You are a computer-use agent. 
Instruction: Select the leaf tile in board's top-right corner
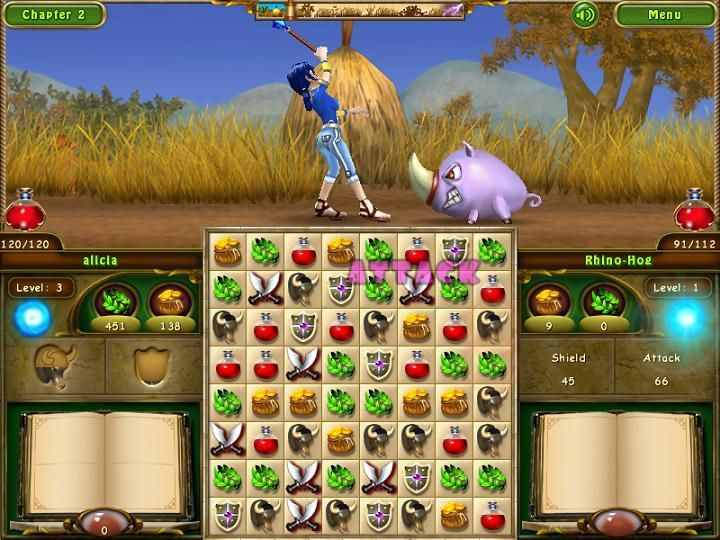[491, 251]
